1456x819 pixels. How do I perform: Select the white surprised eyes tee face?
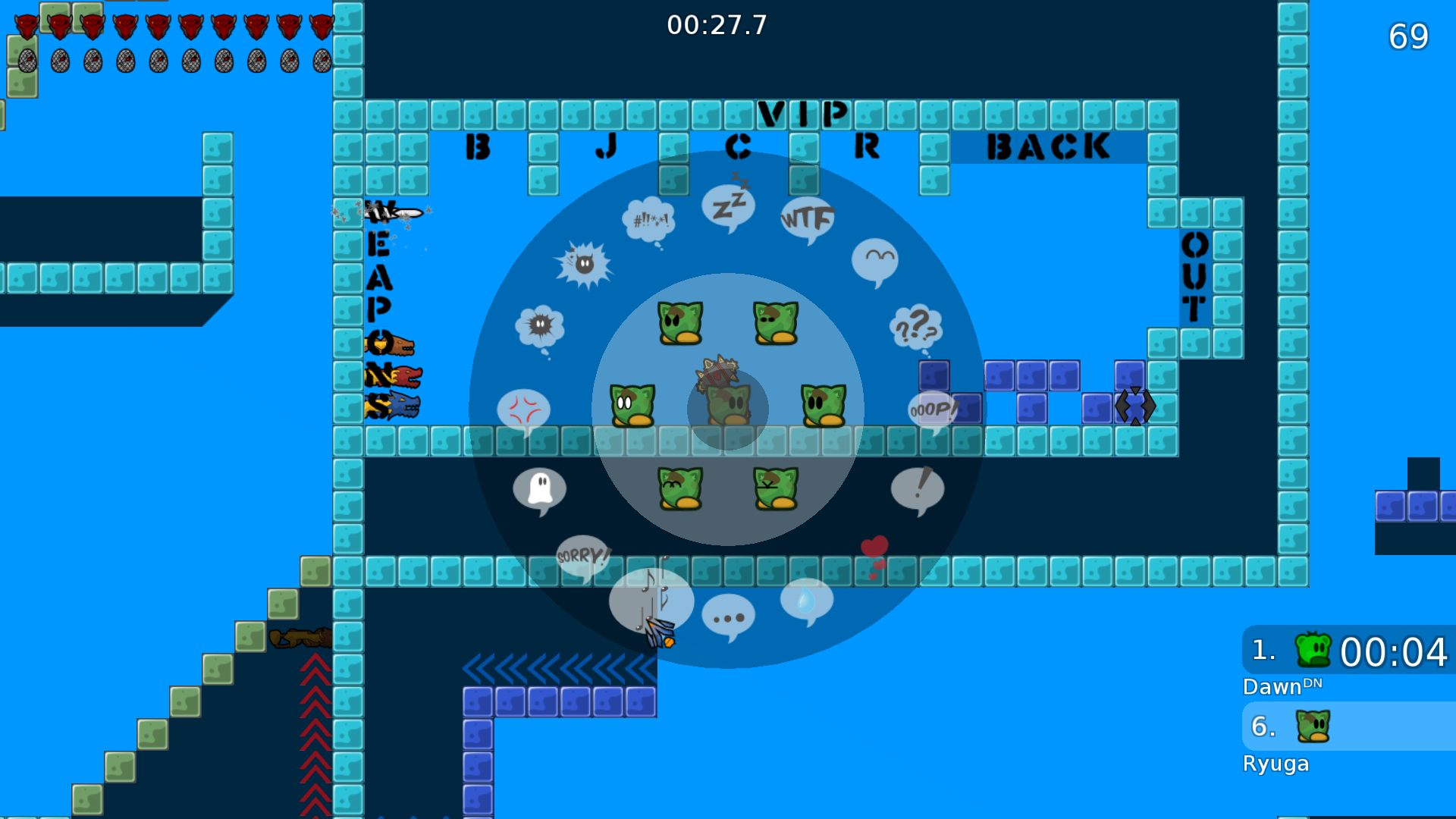(x=632, y=405)
